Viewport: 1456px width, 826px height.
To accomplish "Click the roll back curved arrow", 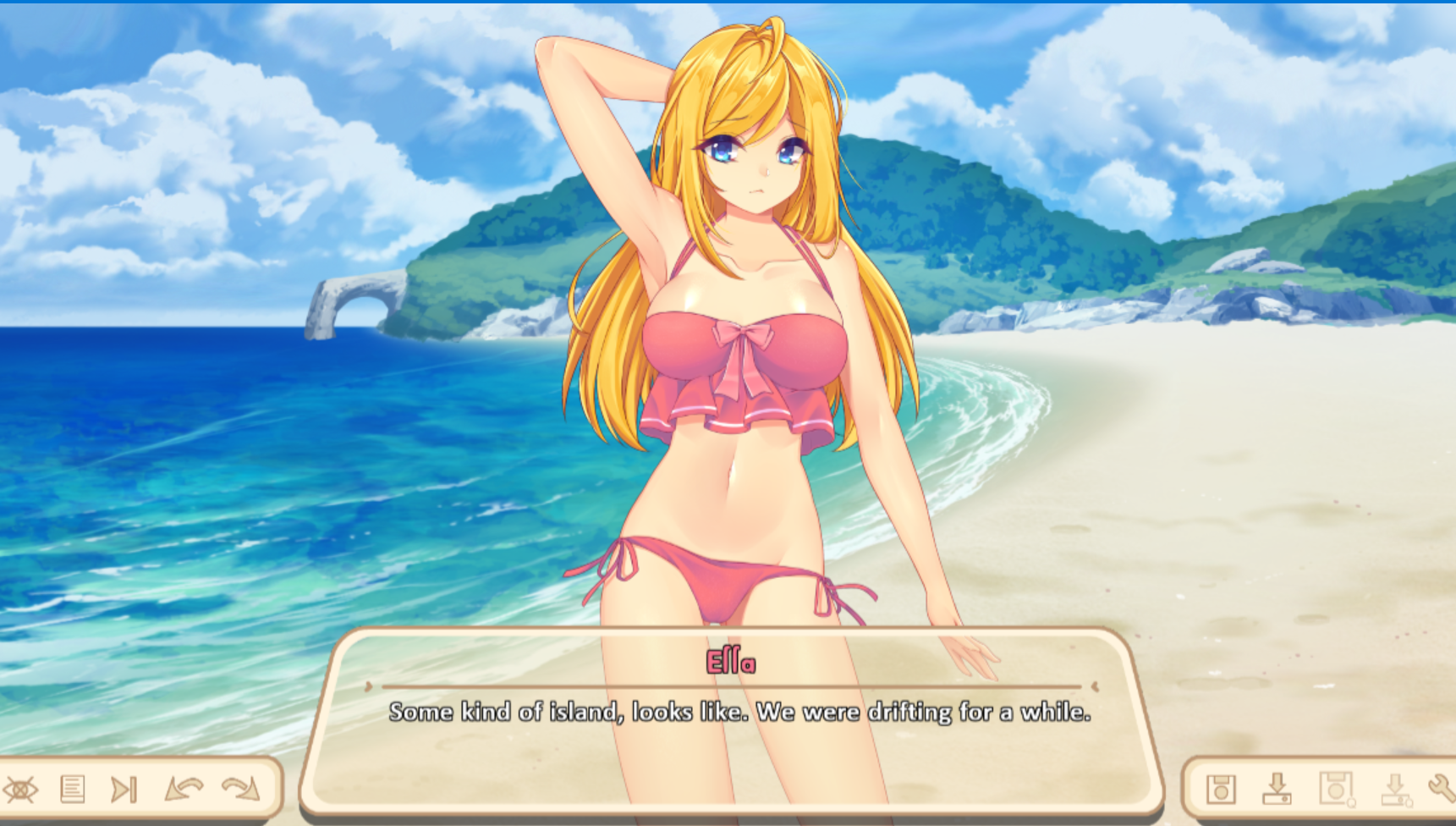I will pyautogui.click(x=184, y=790).
